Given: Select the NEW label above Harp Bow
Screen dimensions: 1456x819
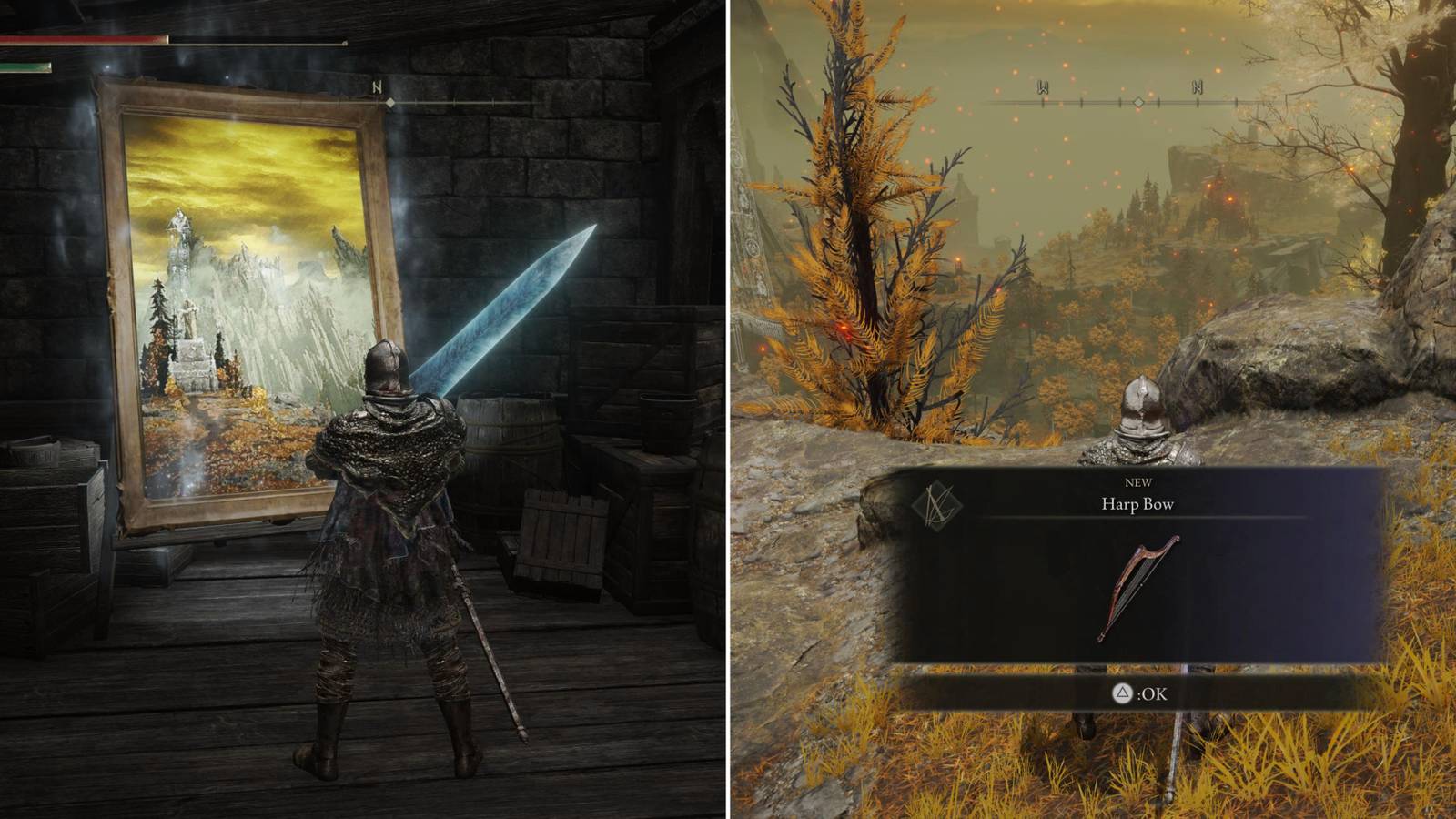Looking at the screenshot, I should coord(1139,483).
